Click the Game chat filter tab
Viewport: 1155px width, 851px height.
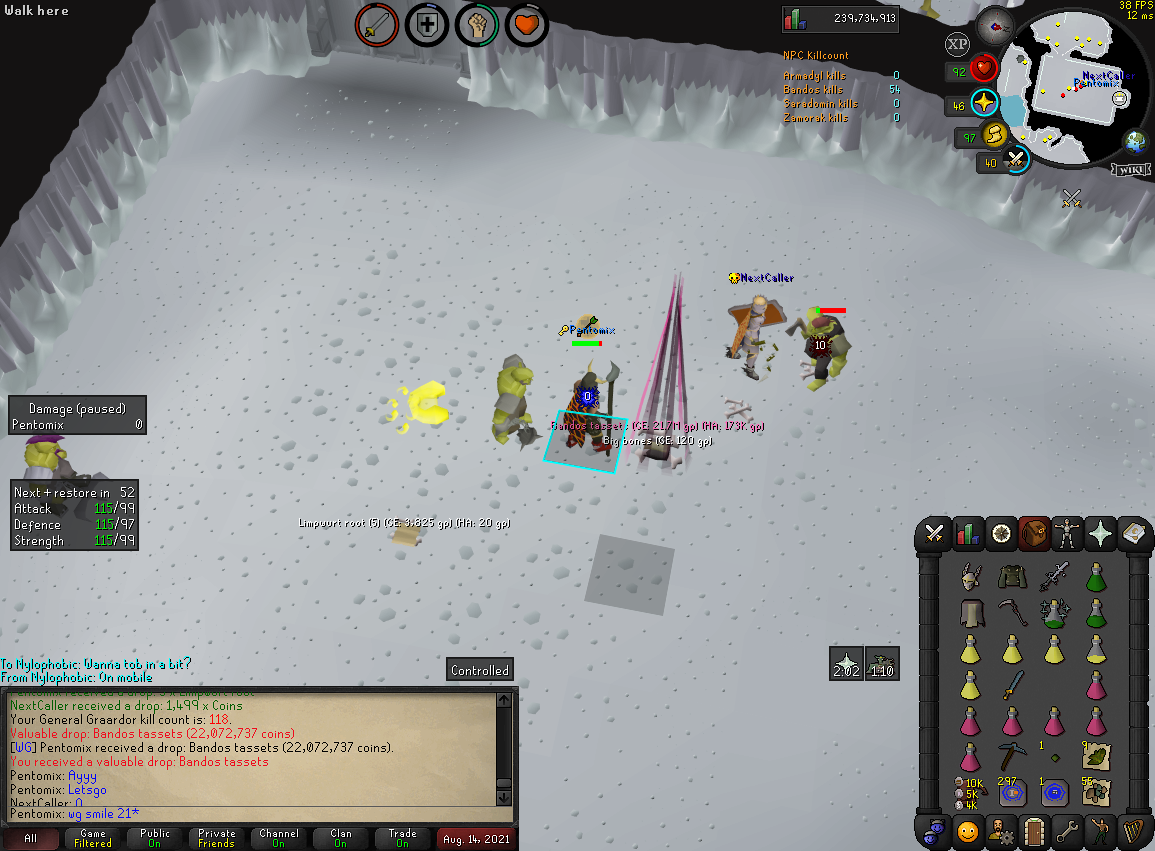tap(93, 838)
